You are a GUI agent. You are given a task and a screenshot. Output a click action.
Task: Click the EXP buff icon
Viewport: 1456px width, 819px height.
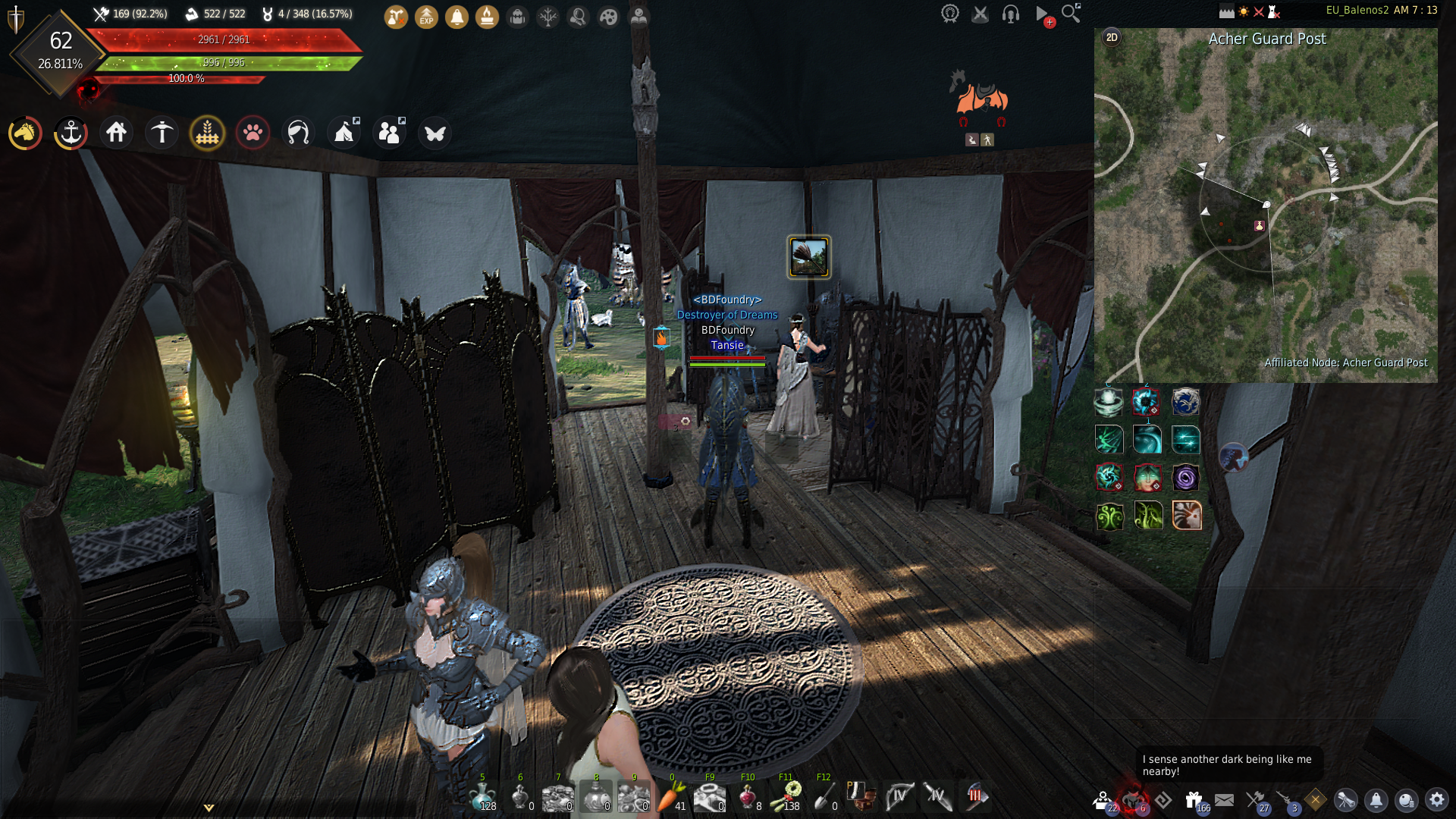(x=427, y=16)
